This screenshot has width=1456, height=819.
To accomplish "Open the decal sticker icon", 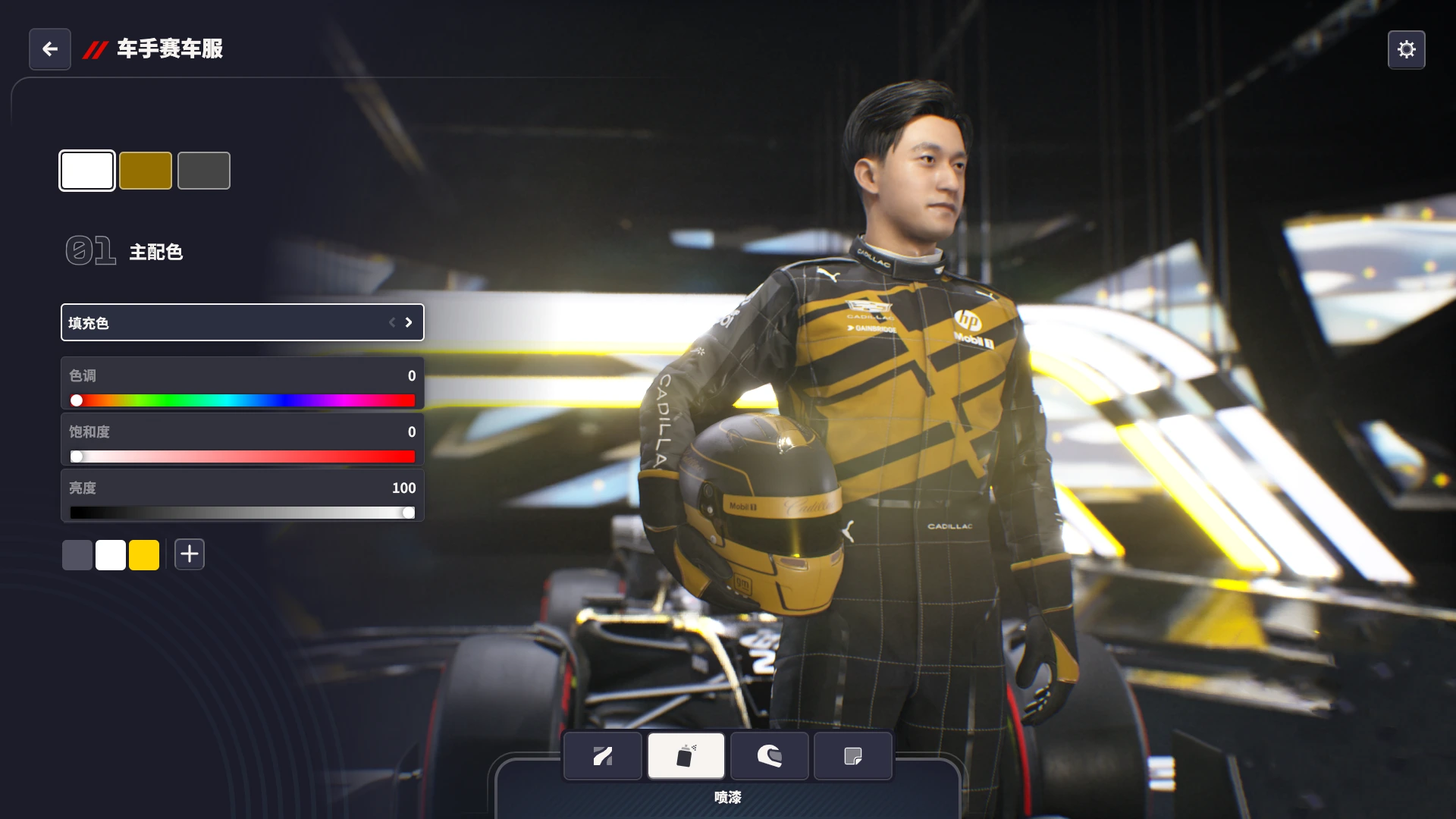I will coord(852,755).
